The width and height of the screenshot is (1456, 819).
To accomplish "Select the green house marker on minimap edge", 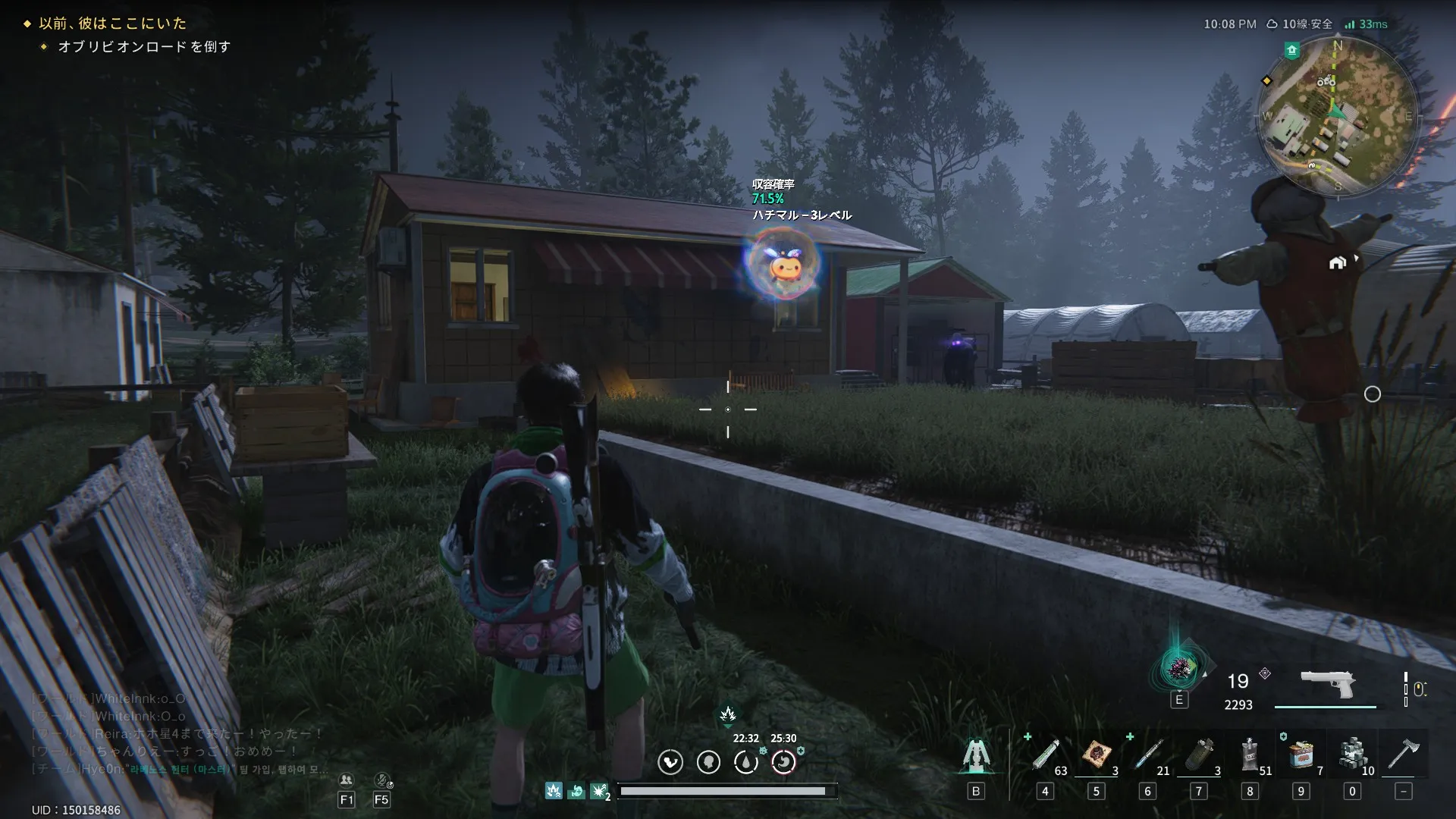I will 1292,50.
